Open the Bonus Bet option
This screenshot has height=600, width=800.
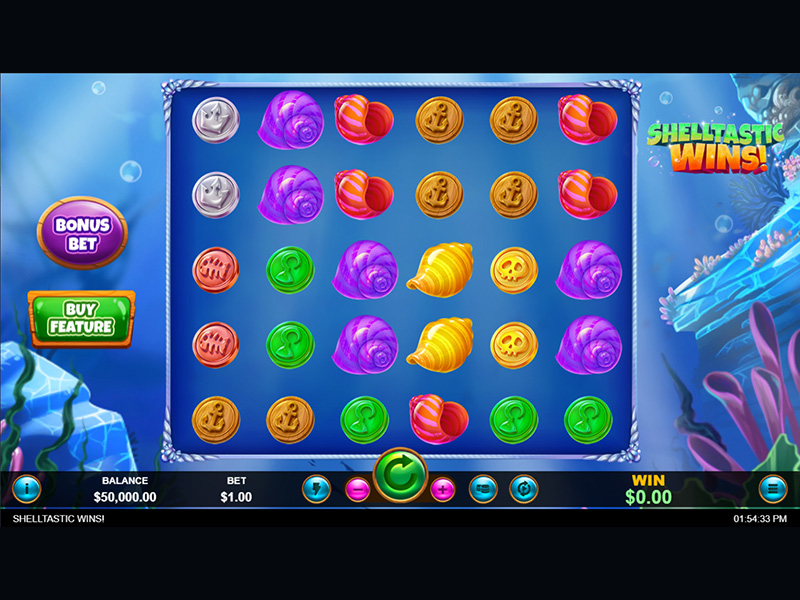82,231
